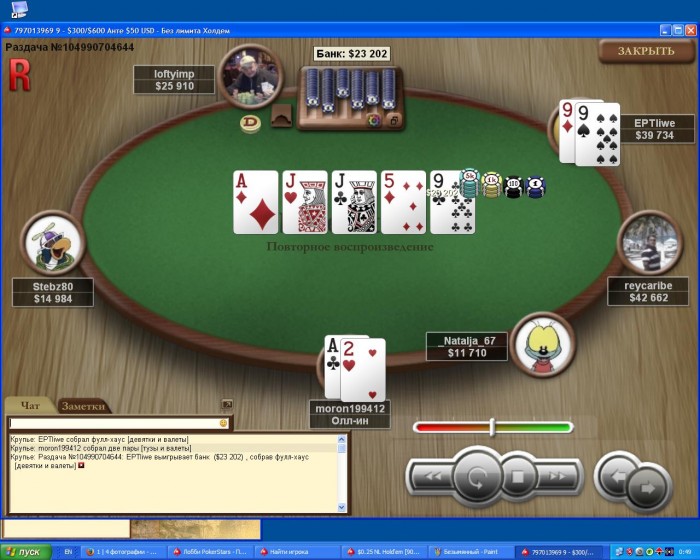Open the Windows пуск start menu
This screenshot has height=560, width=700.
23,552
